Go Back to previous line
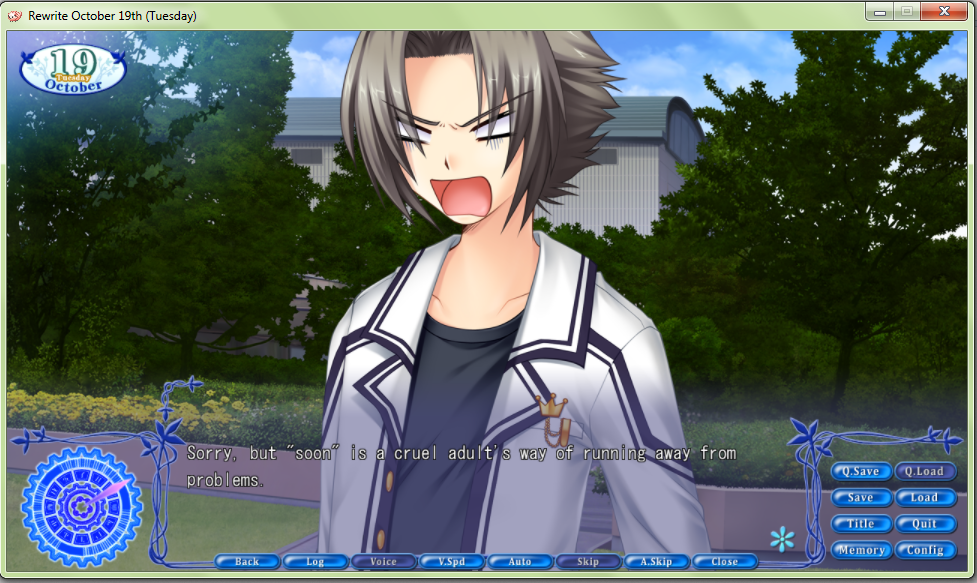The image size is (977, 583). point(247,562)
